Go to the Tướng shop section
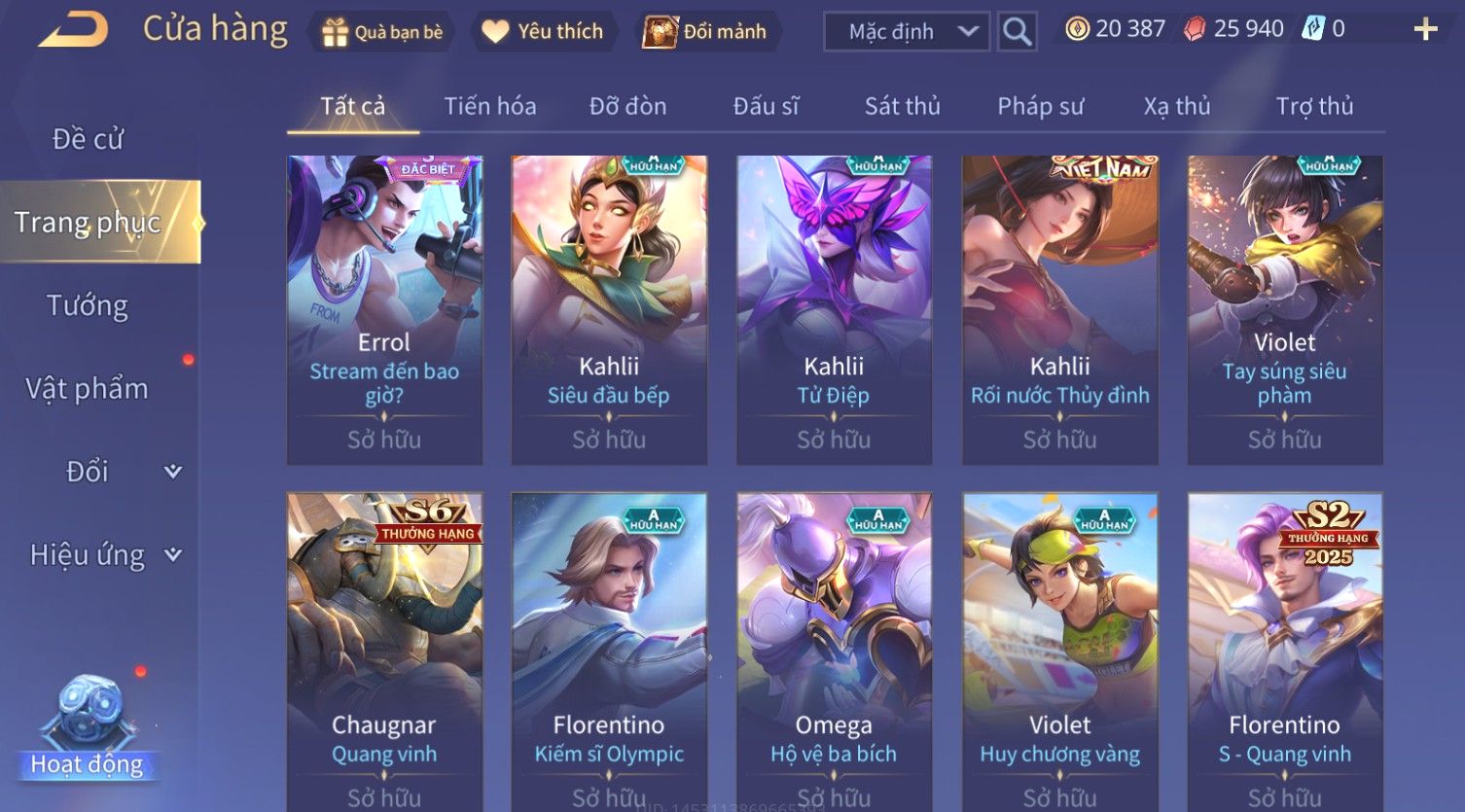The image size is (1465, 812). point(88,305)
